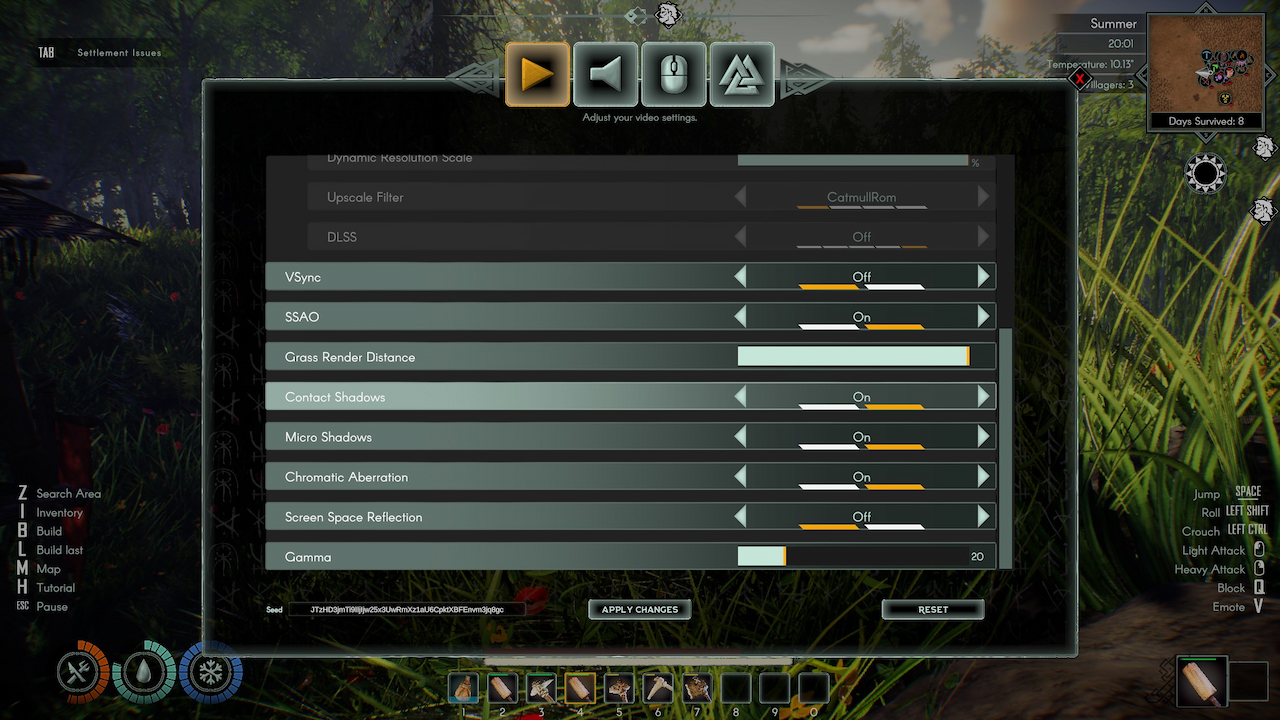Cycle Upscale Filter with its right arrow
Image resolution: width=1280 pixels, height=720 pixels.
point(985,197)
